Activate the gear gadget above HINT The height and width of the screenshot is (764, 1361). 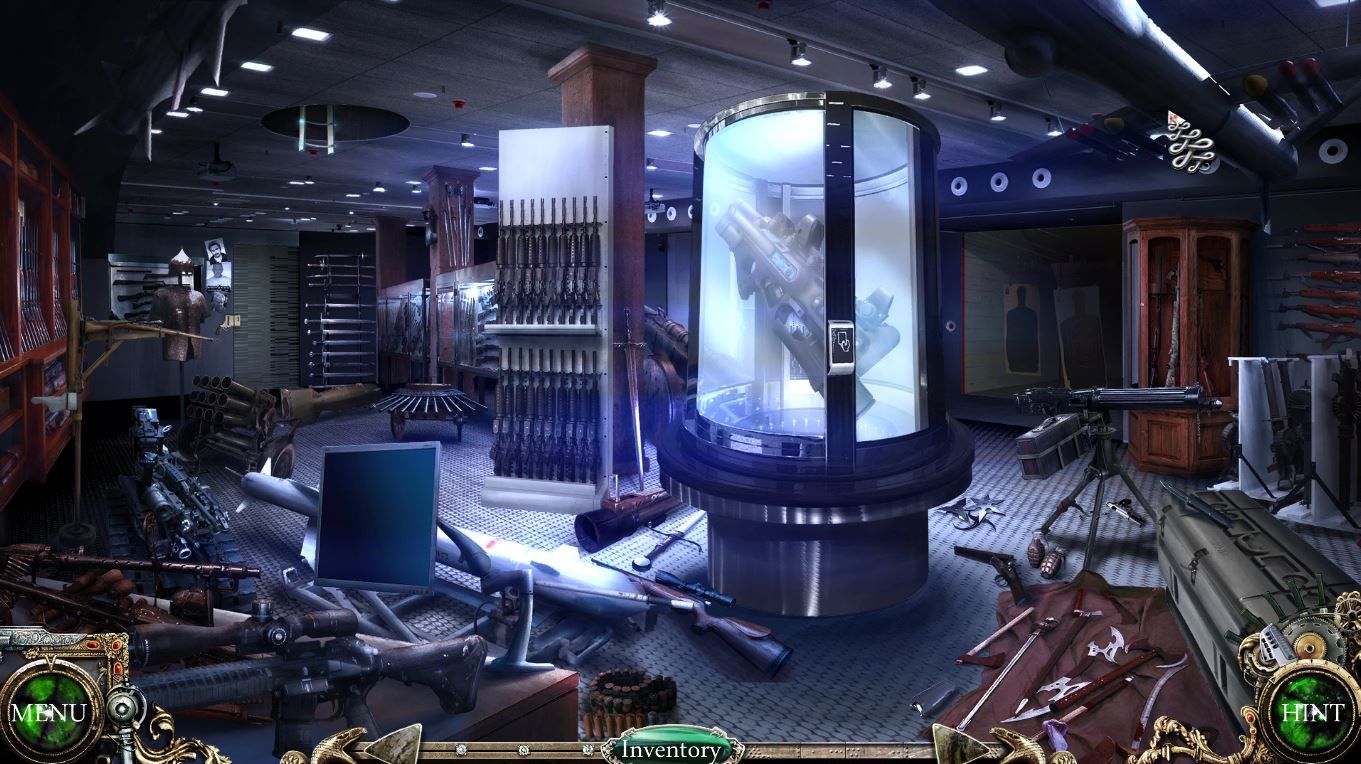click(1292, 634)
